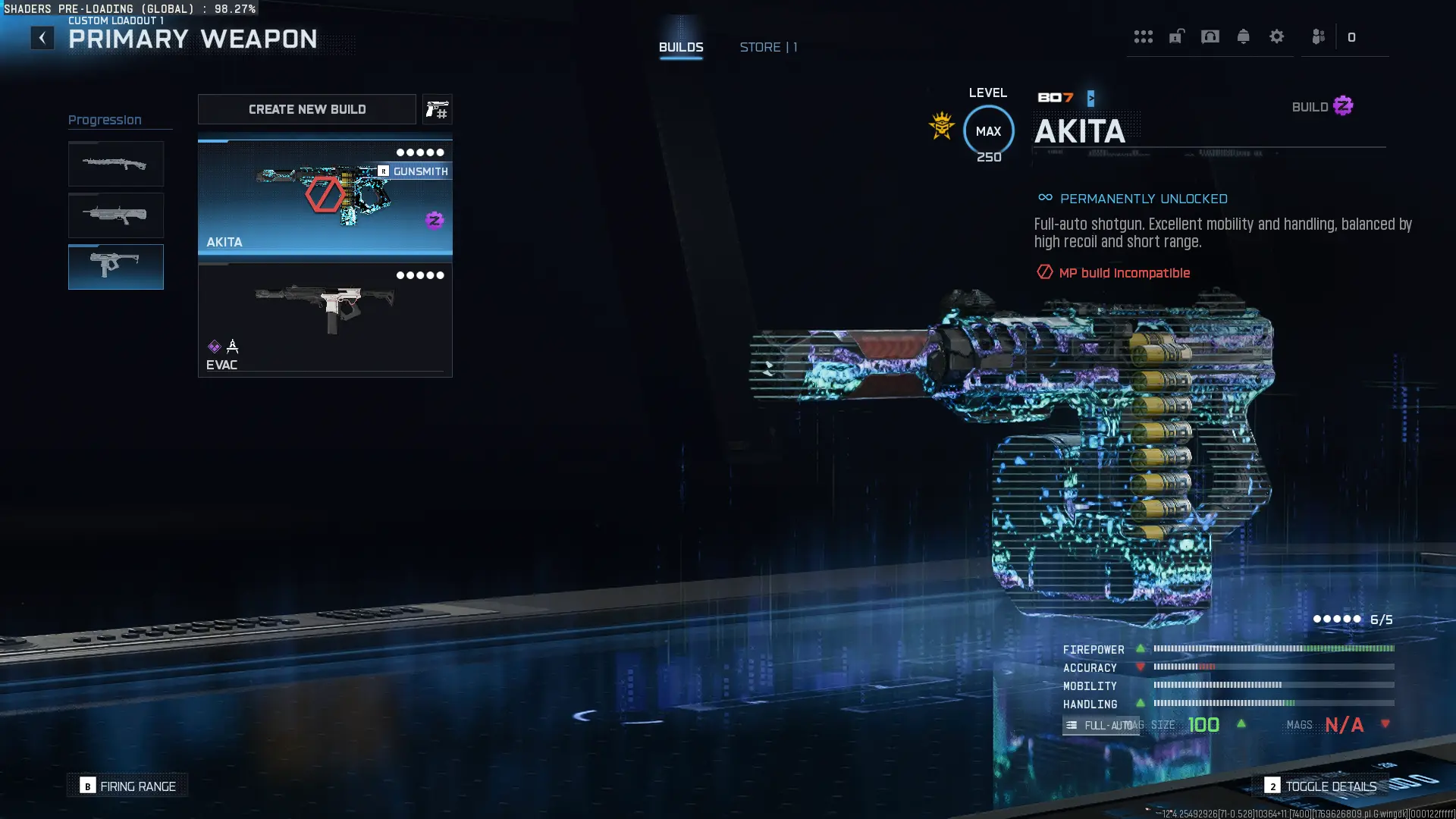Select the bottom weapon thumbnail in Progression sidebar
This screenshot has height=819, width=1456.
pos(115,267)
